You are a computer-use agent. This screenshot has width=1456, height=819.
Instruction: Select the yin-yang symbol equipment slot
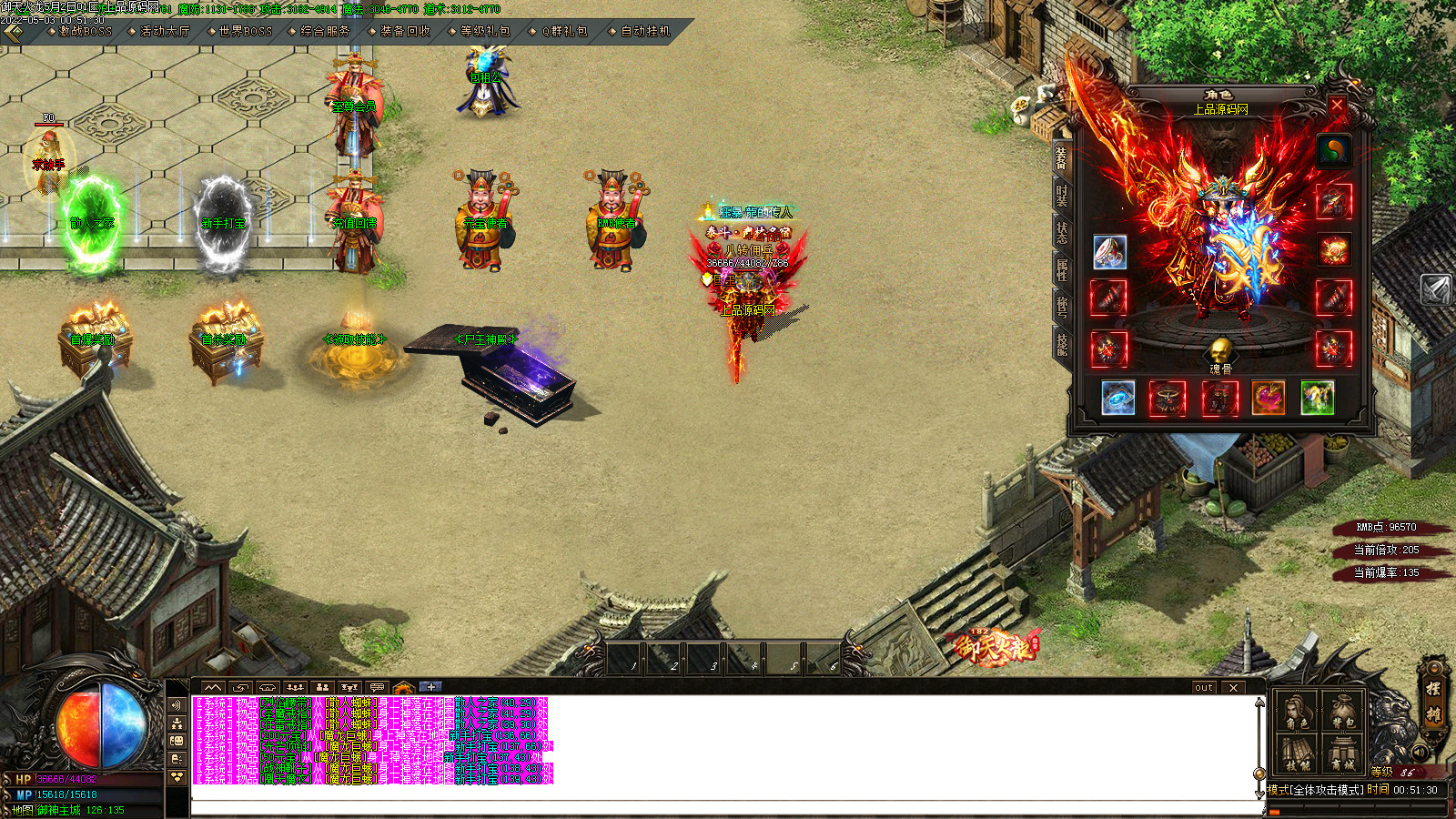point(1333,150)
